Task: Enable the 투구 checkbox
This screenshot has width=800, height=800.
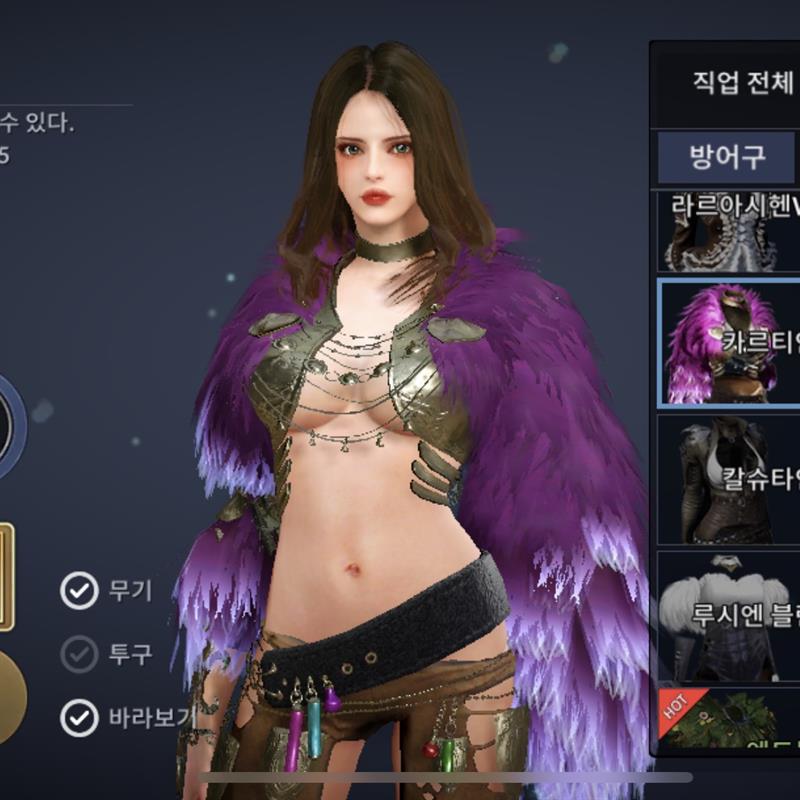Action: 79,654
